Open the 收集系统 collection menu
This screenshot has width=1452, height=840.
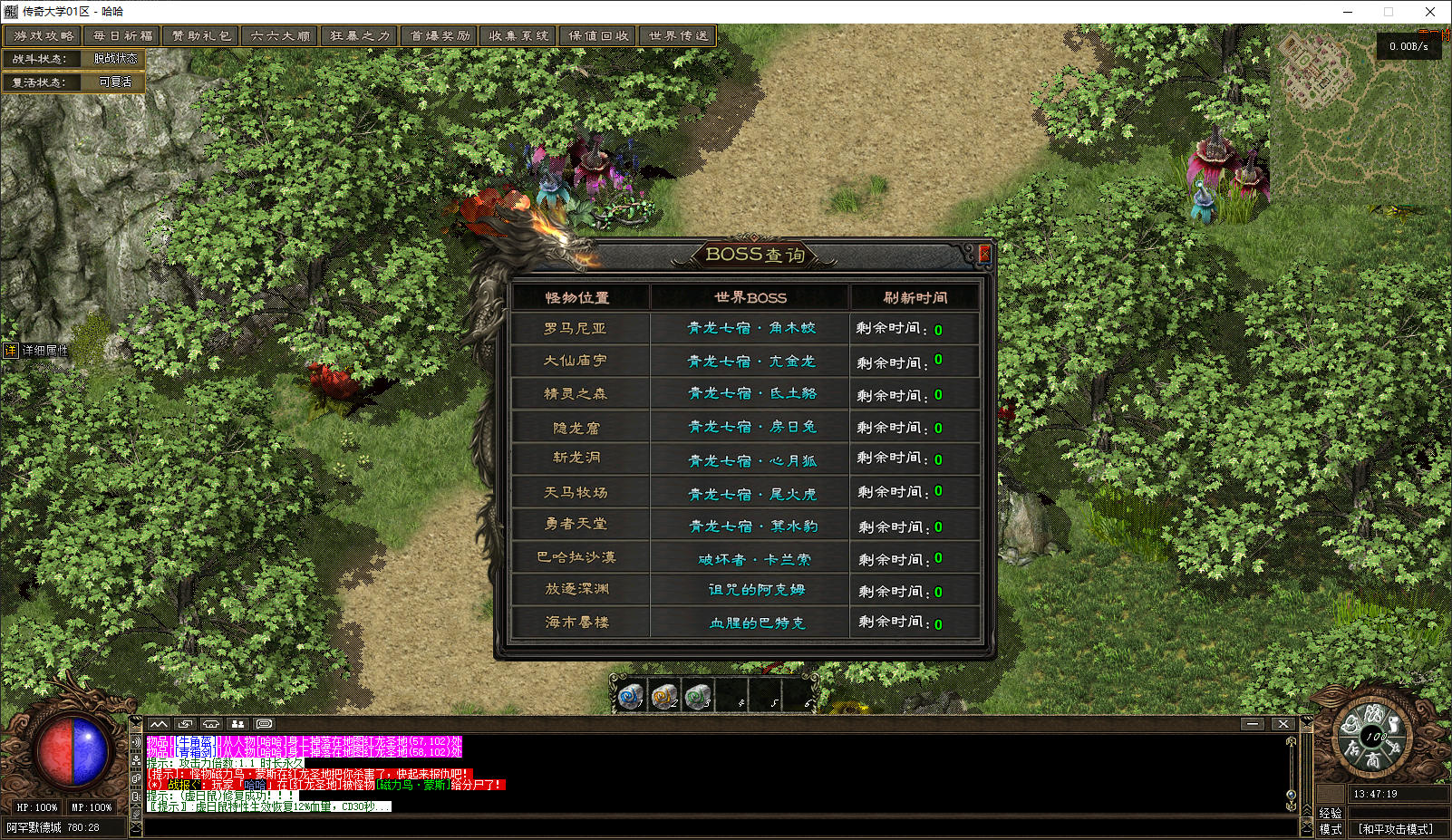click(518, 36)
